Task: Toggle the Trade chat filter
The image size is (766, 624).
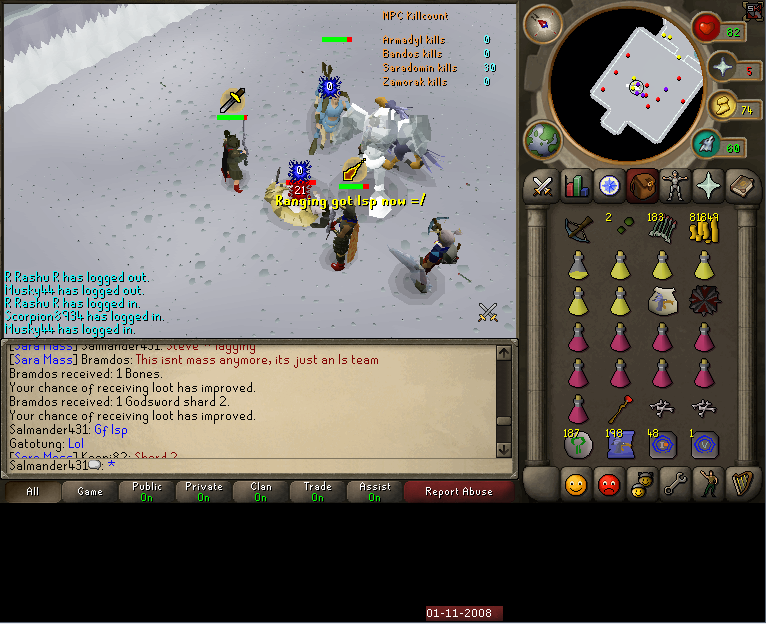Action: pos(318,491)
